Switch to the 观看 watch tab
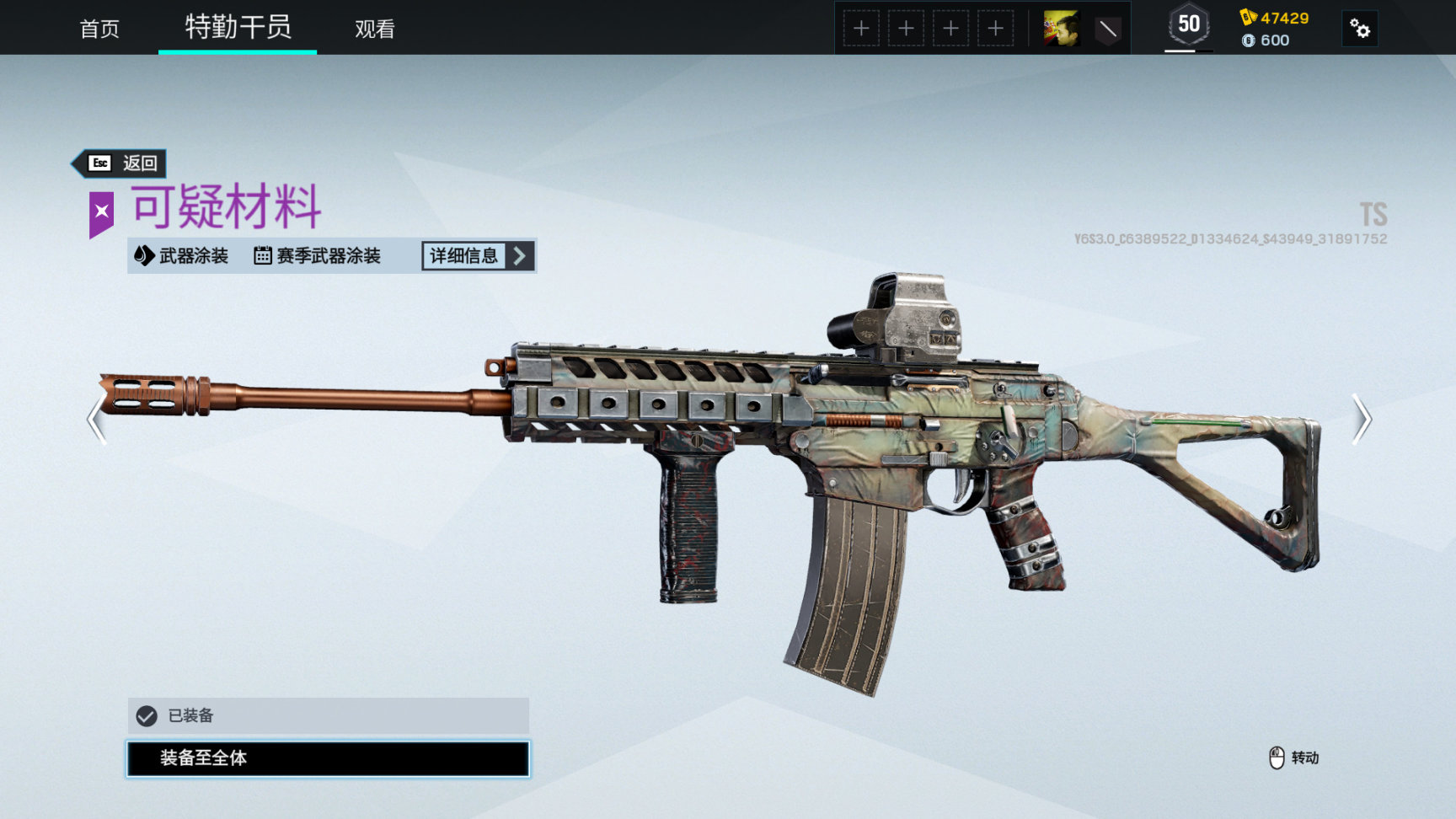 374,29
